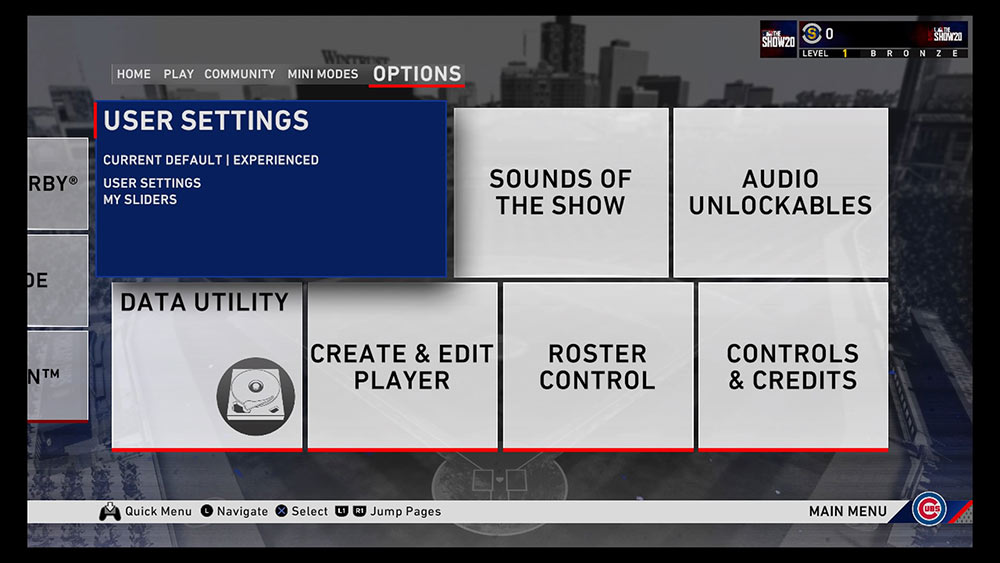
Task: Select the MINI MODES tab
Action: [x=322, y=74]
